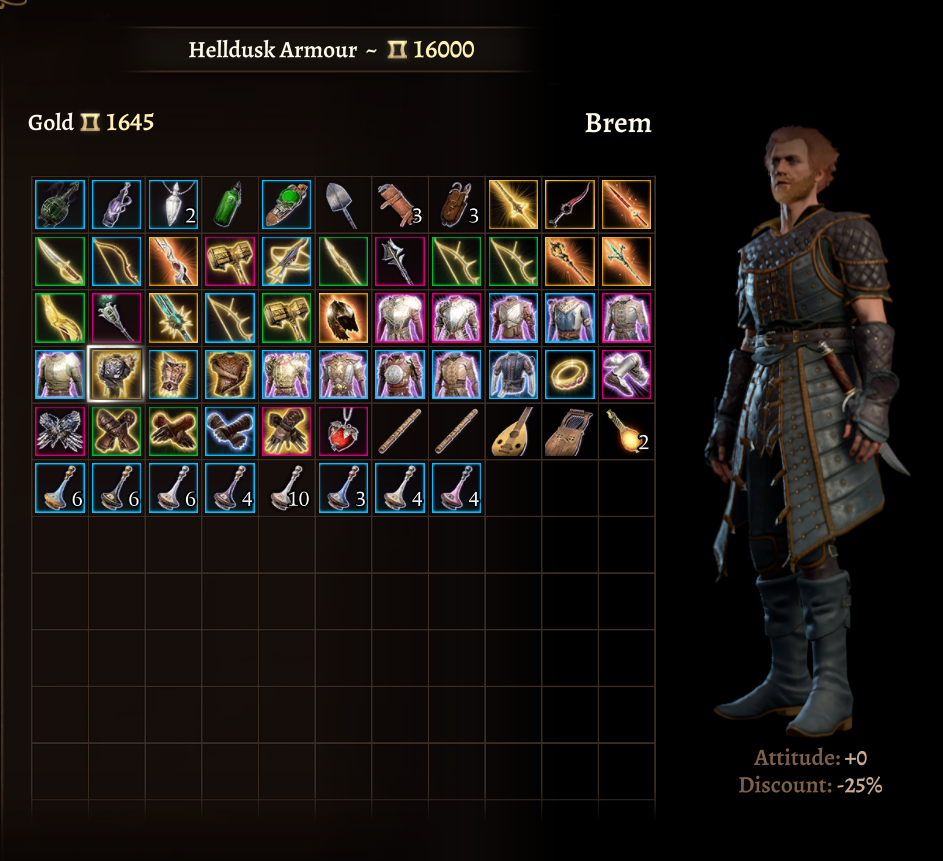This screenshot has width=943, height=861.
Task: Pick the spiked mace weapon slot
Action: [x=400, y=261]
